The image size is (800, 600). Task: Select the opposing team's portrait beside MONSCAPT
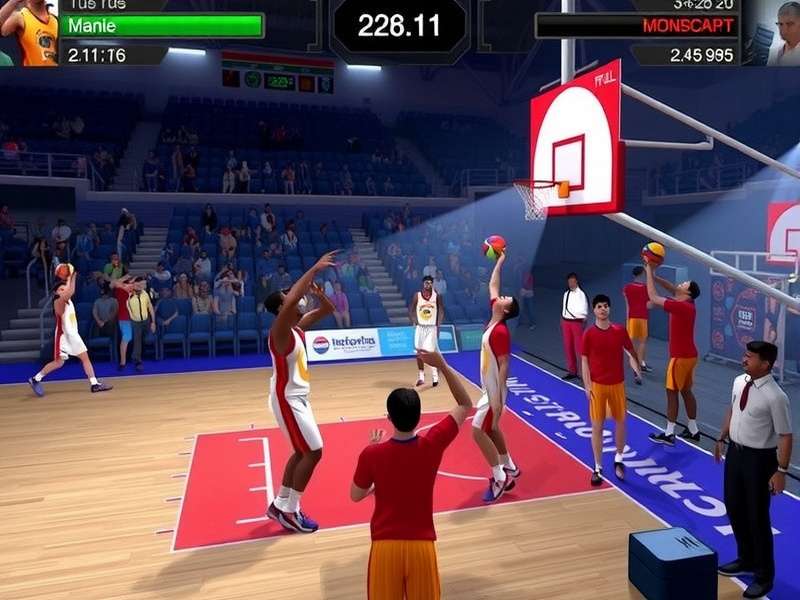(772, 33)
